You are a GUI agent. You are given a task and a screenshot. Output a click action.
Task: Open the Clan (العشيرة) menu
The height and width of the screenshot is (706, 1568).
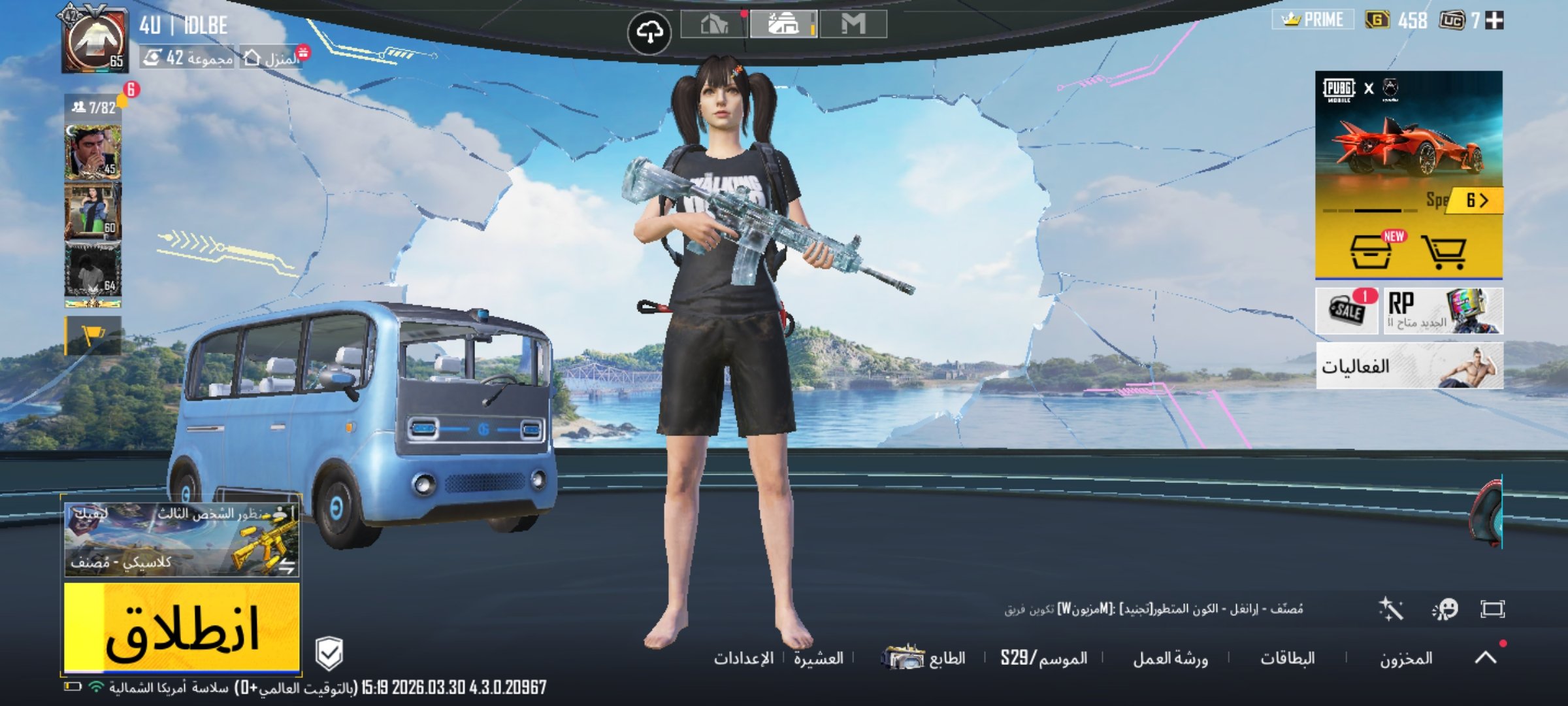[818, 658]
